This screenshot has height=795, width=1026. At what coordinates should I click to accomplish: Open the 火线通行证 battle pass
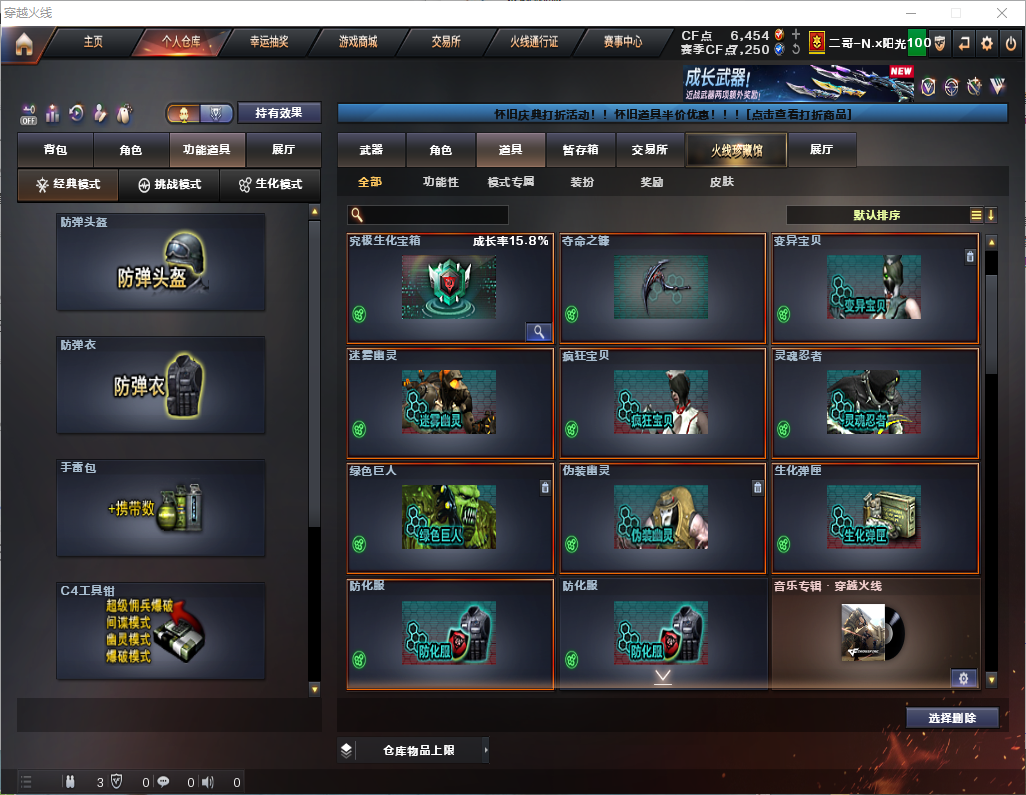pos(534,42)
